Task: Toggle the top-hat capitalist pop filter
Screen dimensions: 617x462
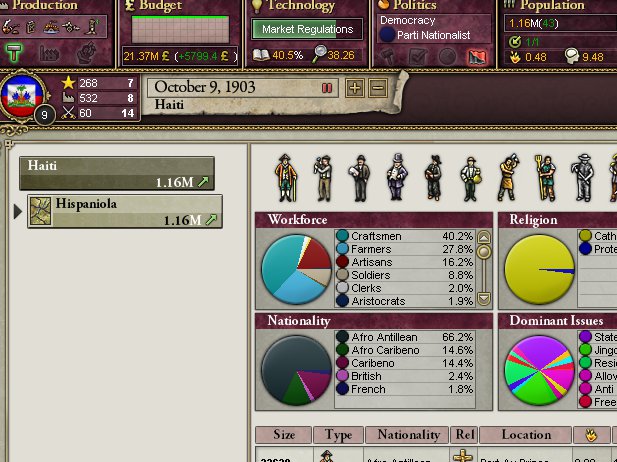Action: pos(397,178)
